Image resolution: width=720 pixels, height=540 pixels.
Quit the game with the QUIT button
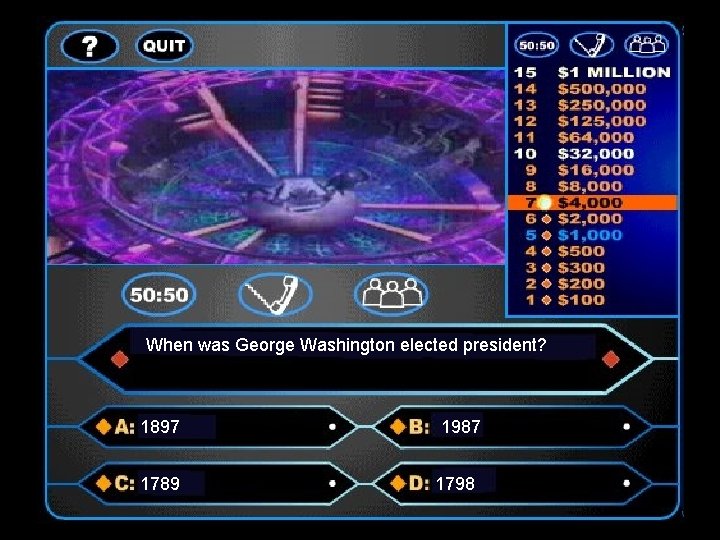164,46
